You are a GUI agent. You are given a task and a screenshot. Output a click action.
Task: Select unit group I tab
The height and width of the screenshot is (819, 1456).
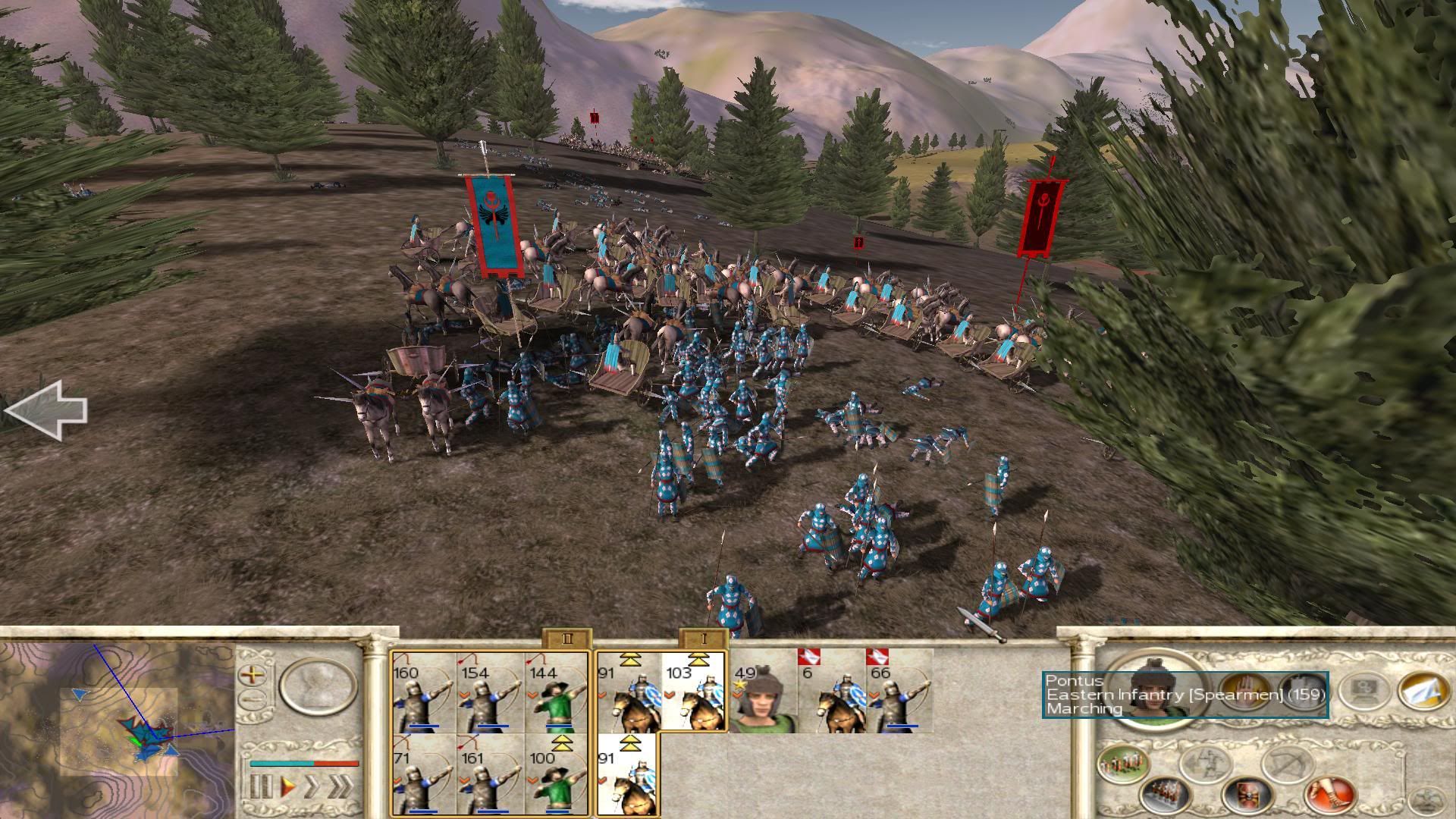point(703,639)
